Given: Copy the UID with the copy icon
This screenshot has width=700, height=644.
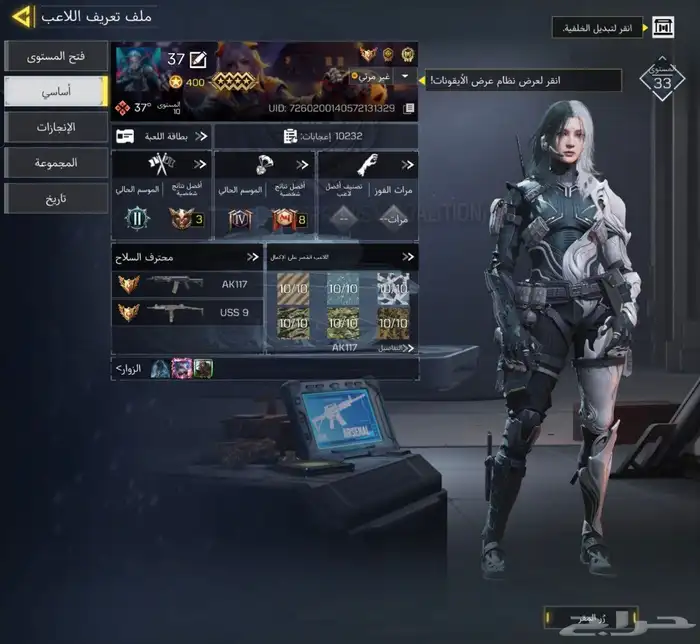Looking at the screenshot, I should (x=408, y=108).
